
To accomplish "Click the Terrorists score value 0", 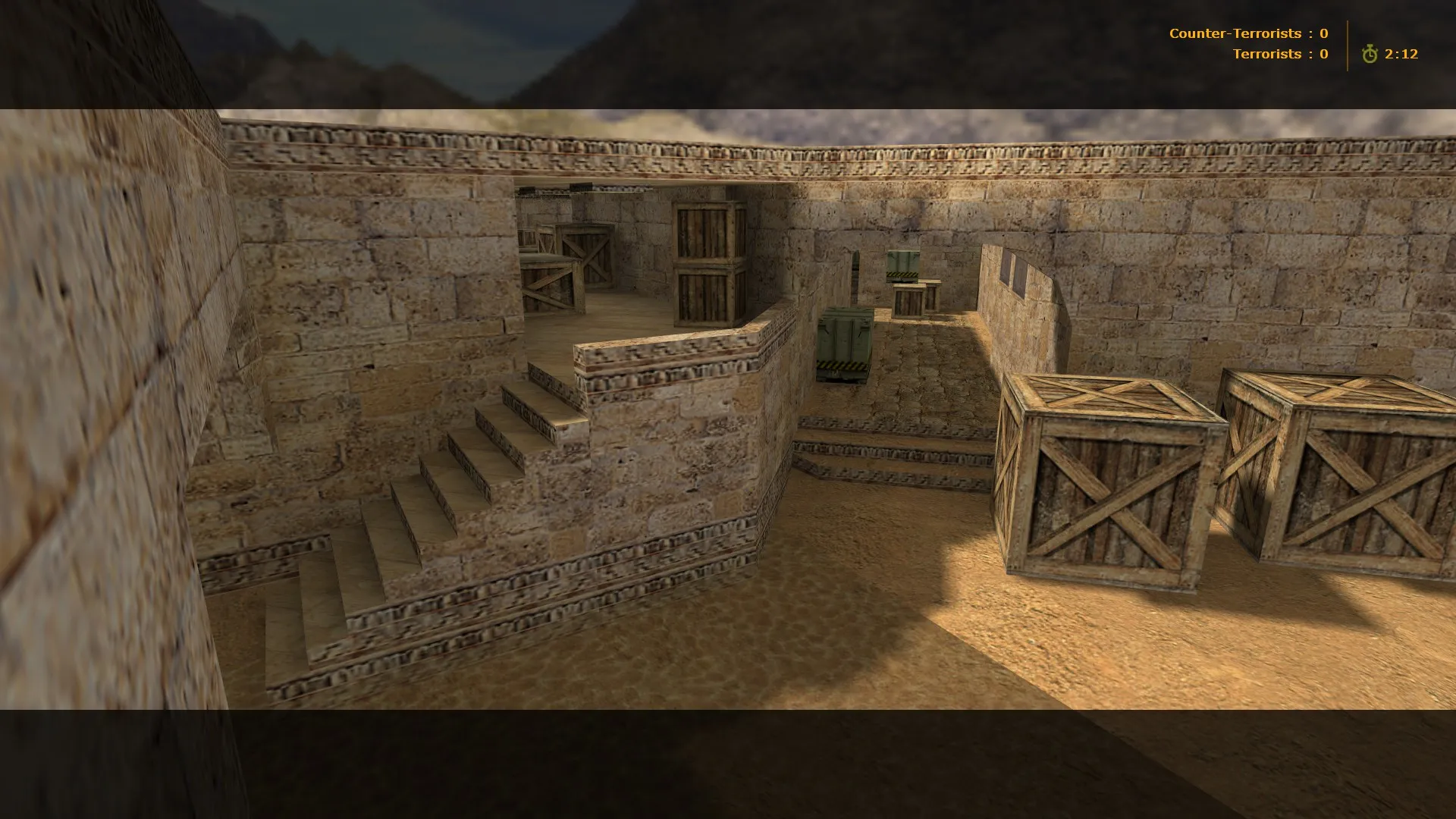I will coord(1323,54).
